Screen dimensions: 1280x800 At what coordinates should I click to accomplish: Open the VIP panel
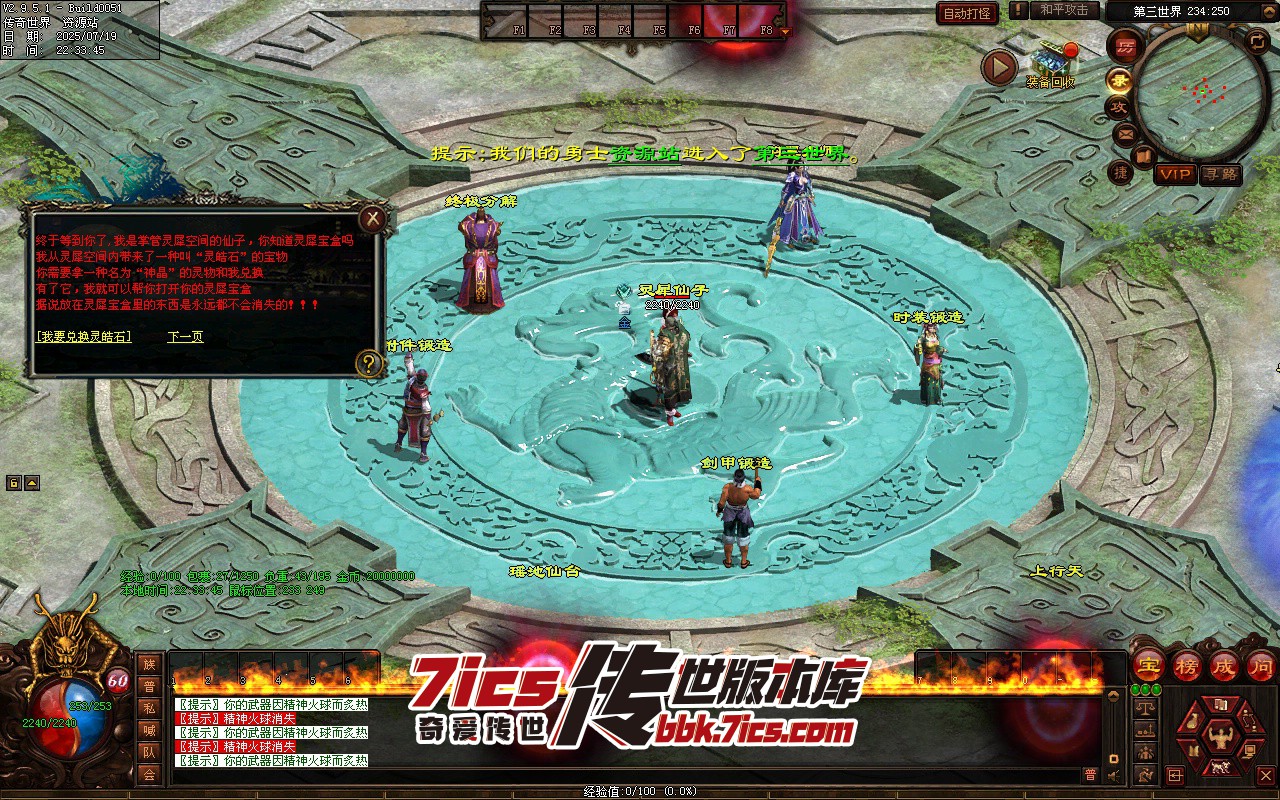click(x=1175, y=174)
